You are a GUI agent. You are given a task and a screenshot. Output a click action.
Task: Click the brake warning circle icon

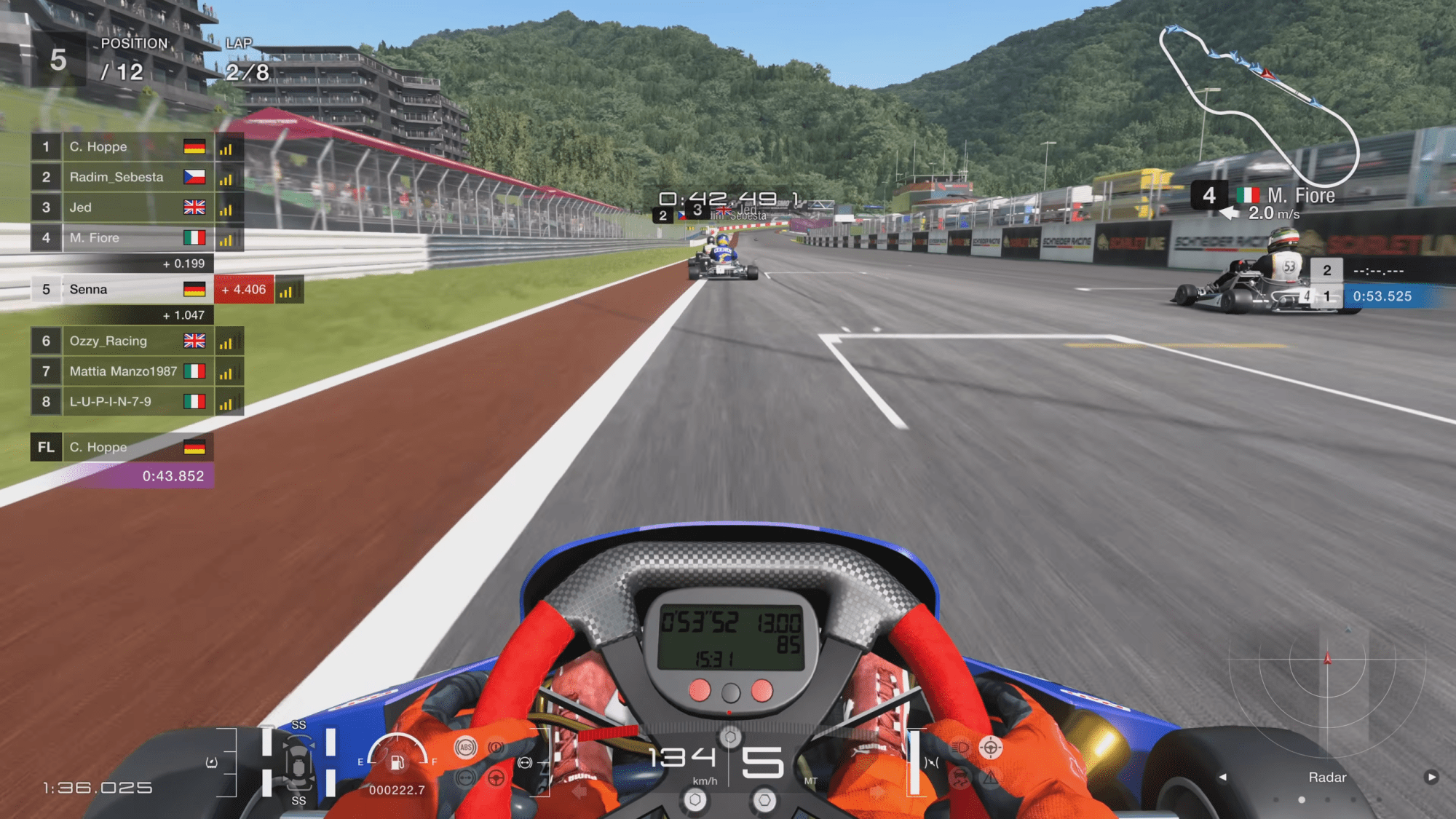(496, 748)
